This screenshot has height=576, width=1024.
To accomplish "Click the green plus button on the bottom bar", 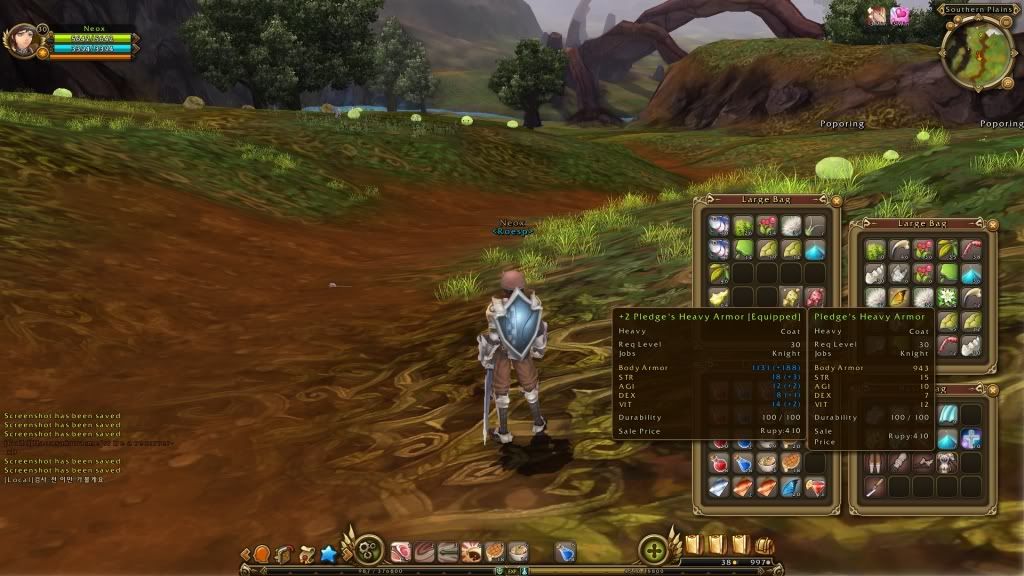I will click(653, 550).
